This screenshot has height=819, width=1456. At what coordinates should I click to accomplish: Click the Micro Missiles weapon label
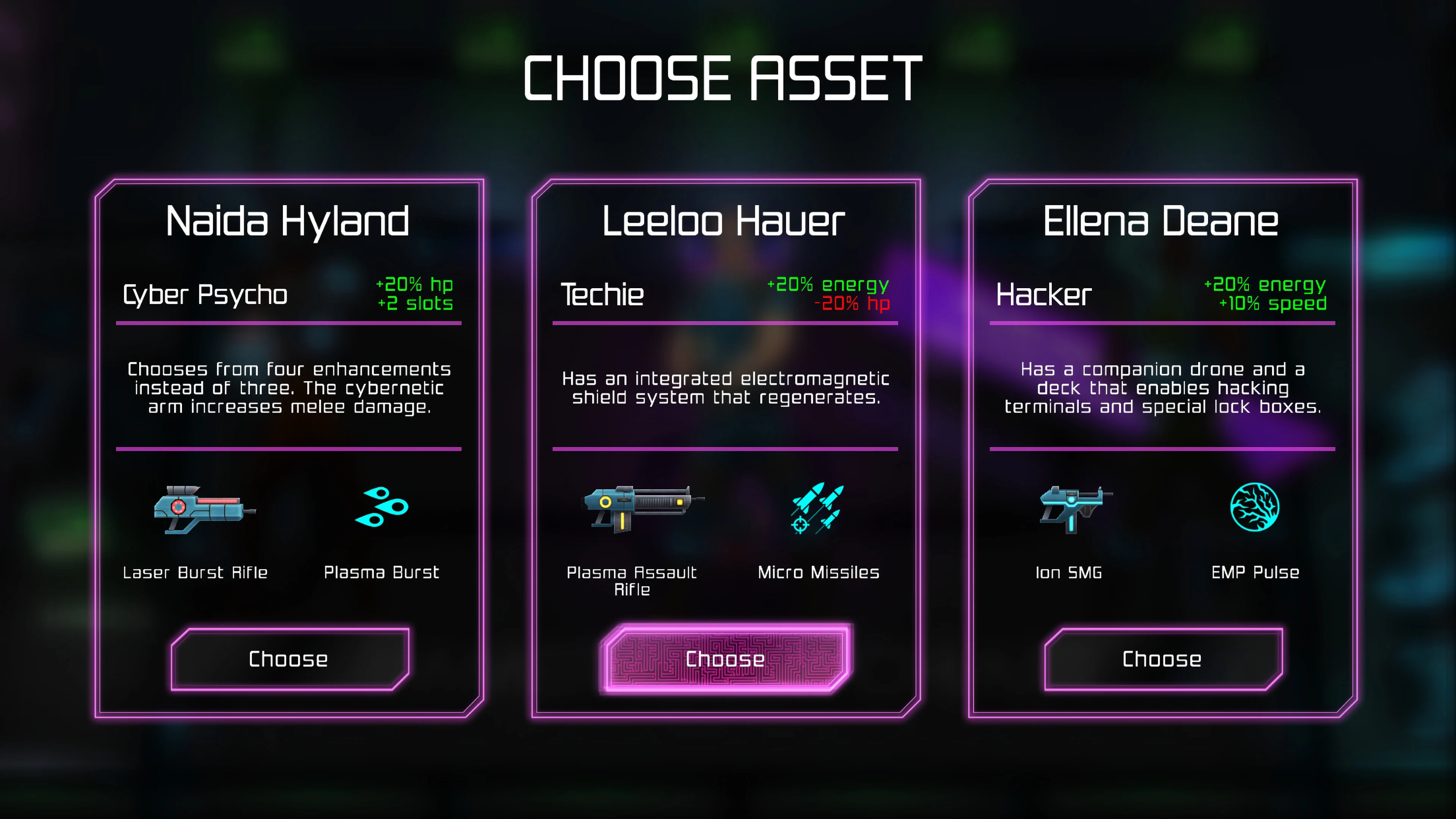tap(818, 572)
